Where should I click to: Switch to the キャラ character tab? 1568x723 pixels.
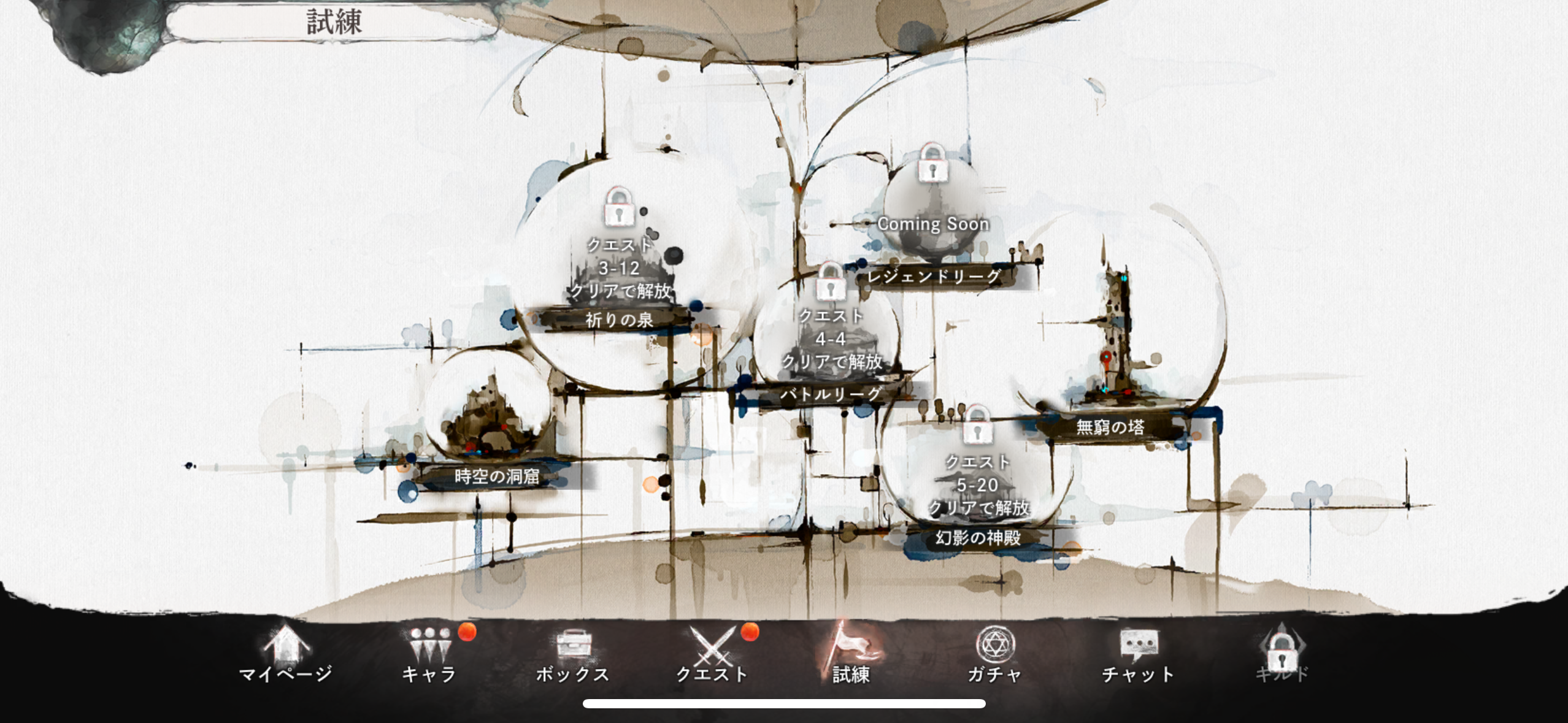click(429, 654)
